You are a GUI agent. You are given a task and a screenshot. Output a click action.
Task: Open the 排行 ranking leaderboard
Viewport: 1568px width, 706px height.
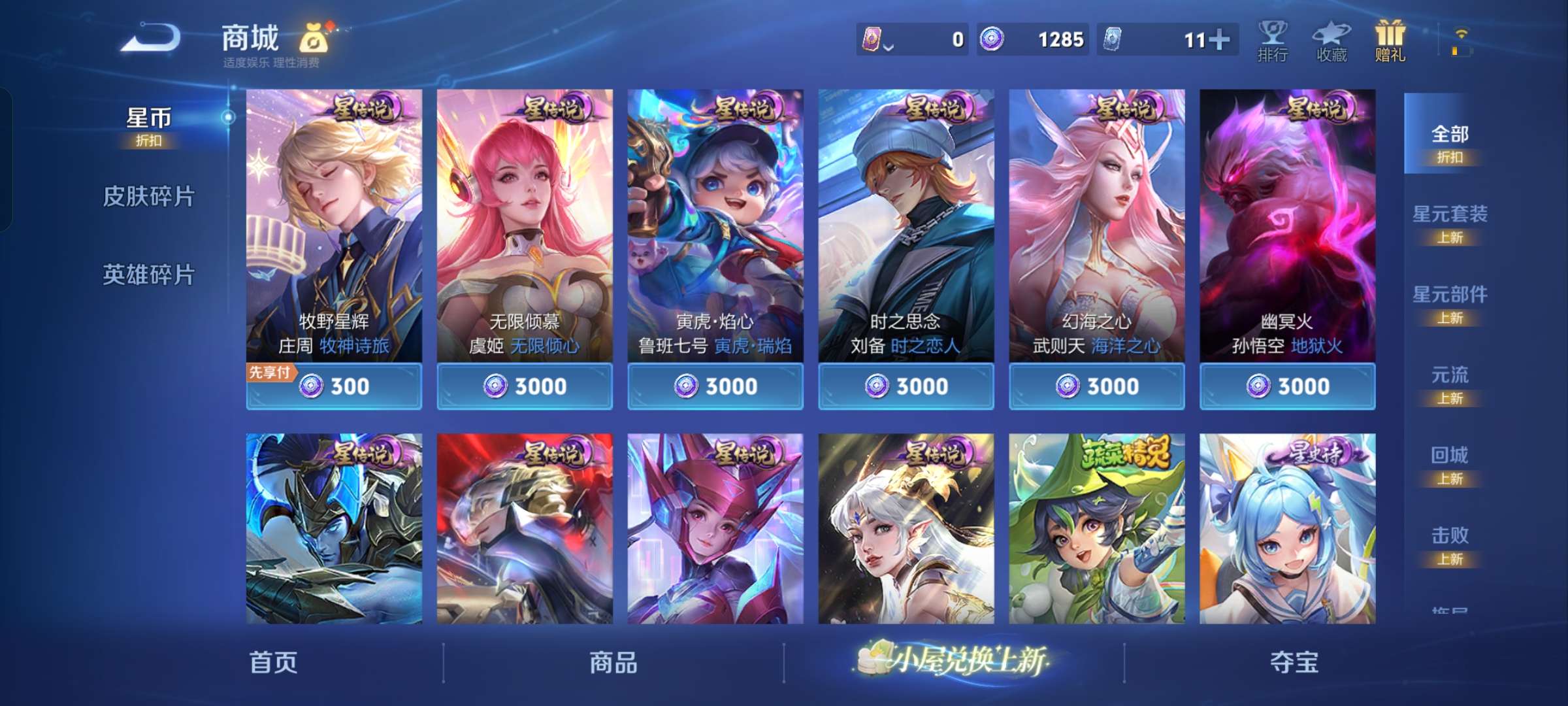1273,41
